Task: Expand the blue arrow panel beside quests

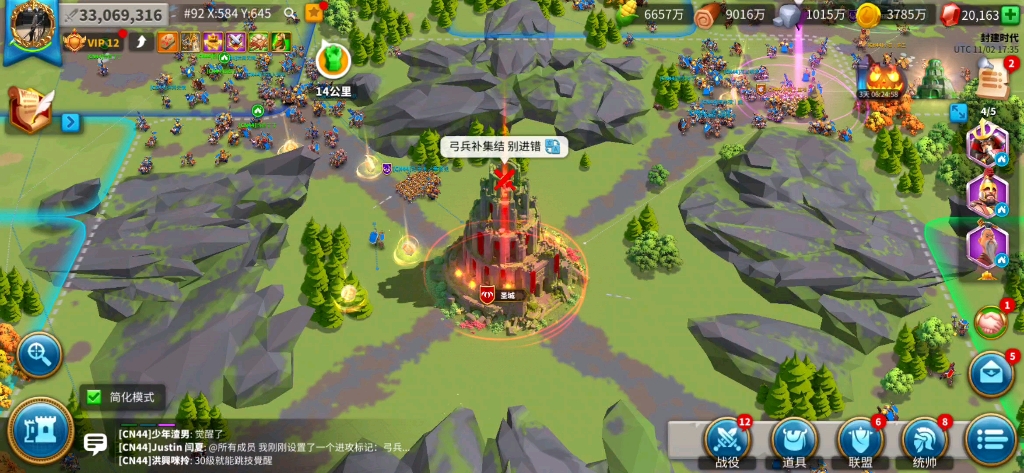Action: click(70, 122)
